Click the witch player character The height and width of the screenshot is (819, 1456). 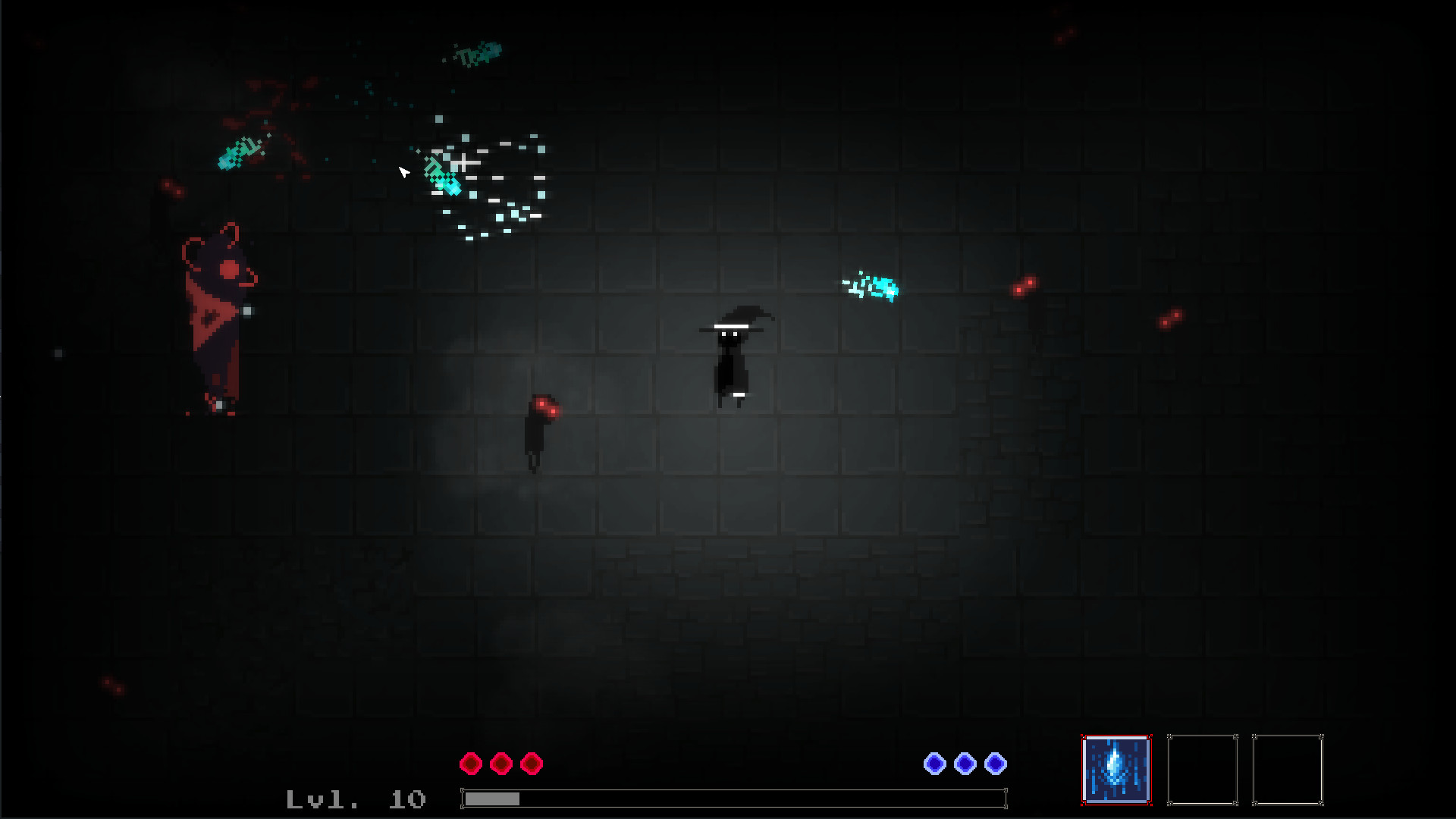(733, 356)
